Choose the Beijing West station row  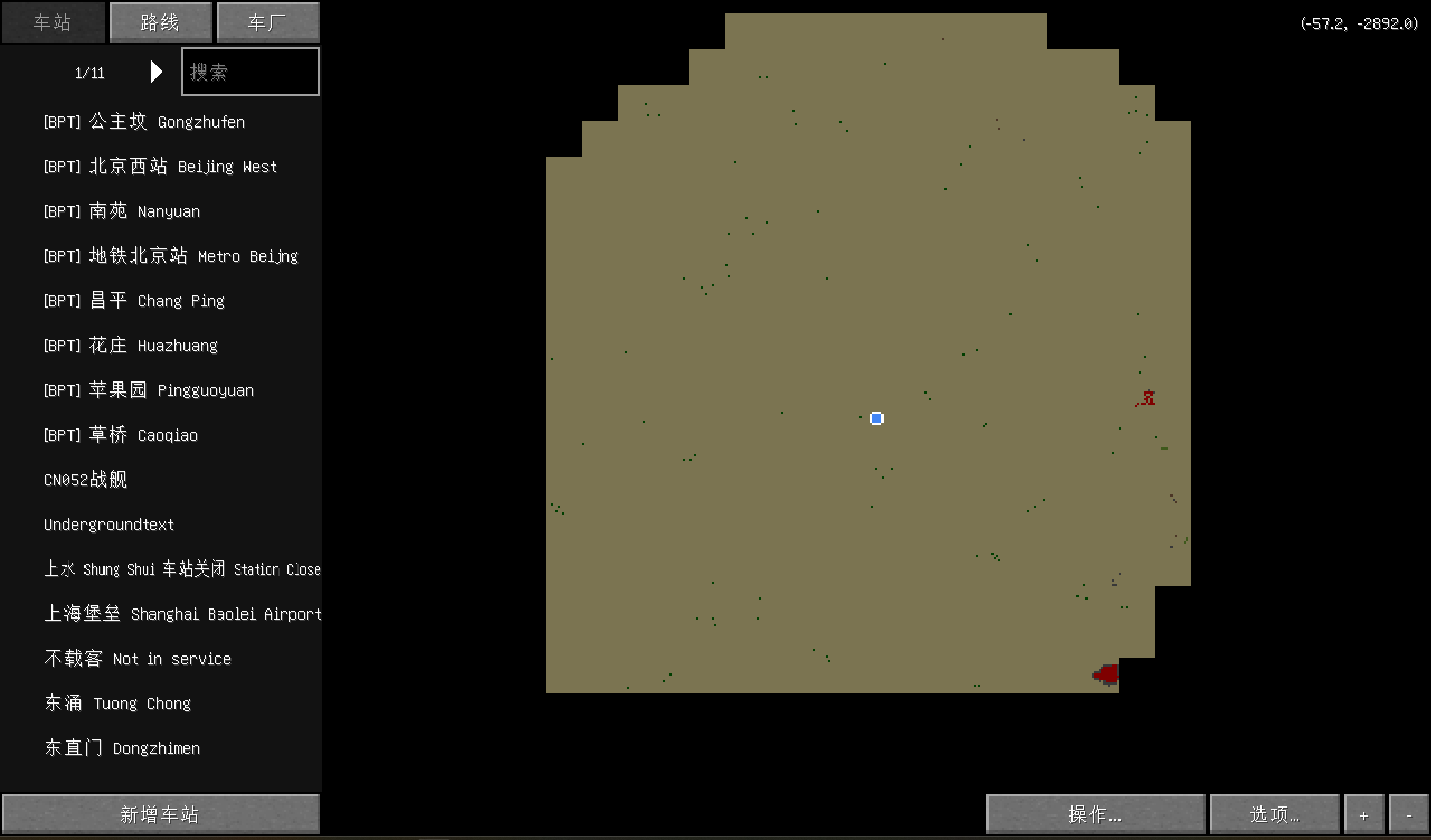(x=160, y=167)
